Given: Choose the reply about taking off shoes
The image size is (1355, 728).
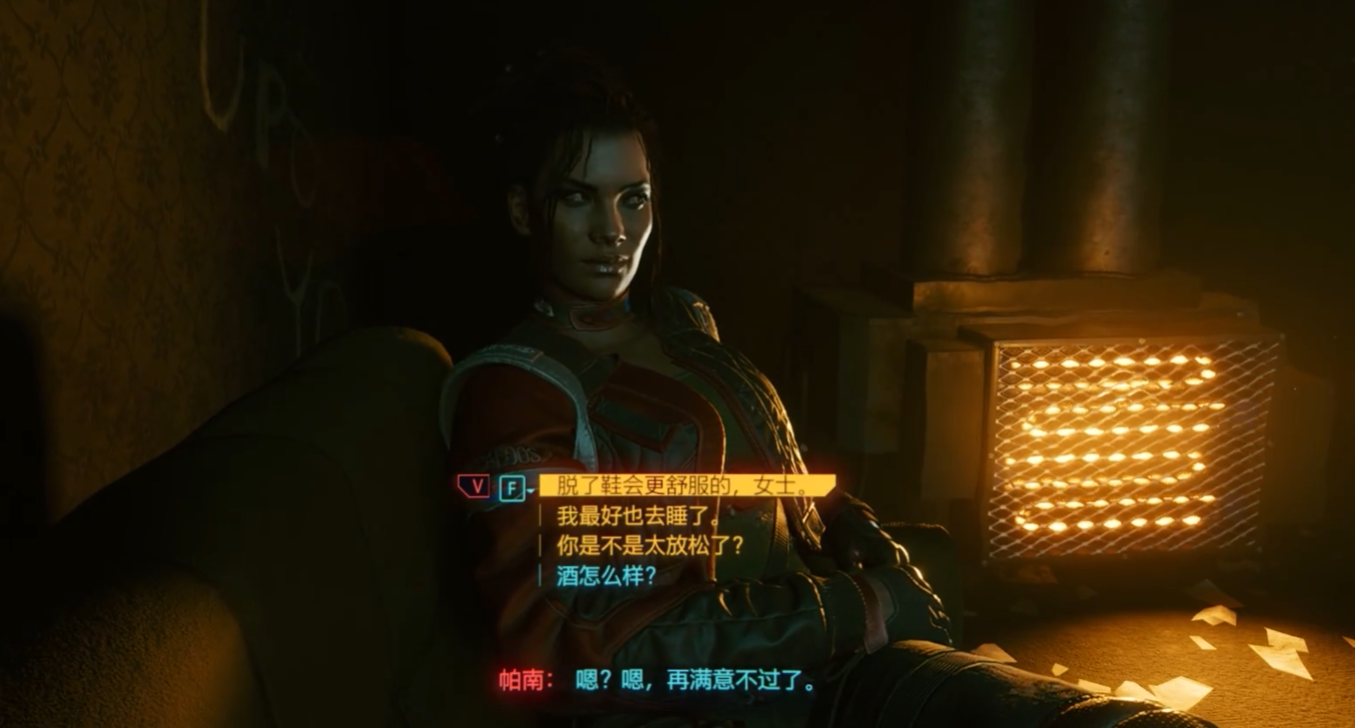Looking at the screenshot, I should click(685, 486).
